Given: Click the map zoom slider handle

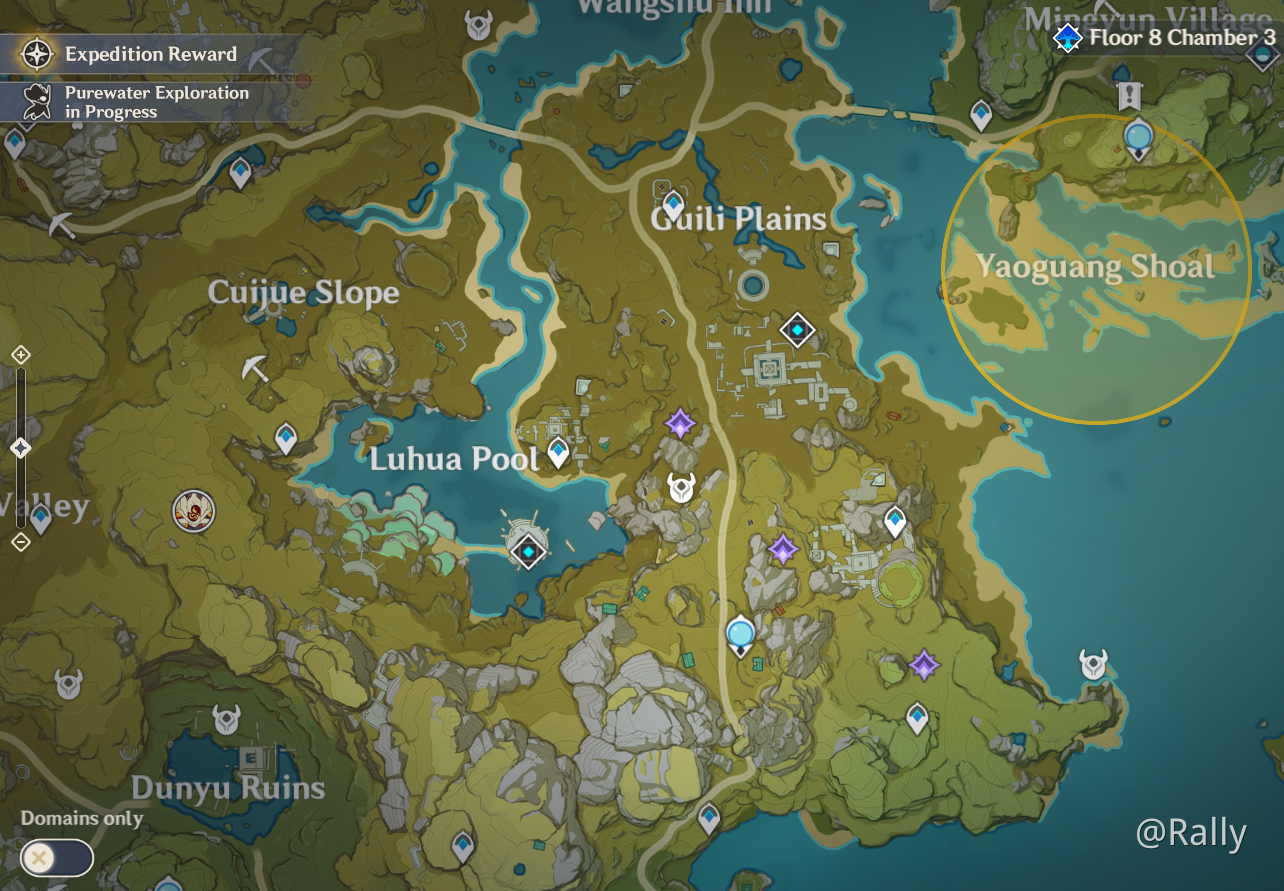Looking at the screenshot, I should (x=20, y=448).
